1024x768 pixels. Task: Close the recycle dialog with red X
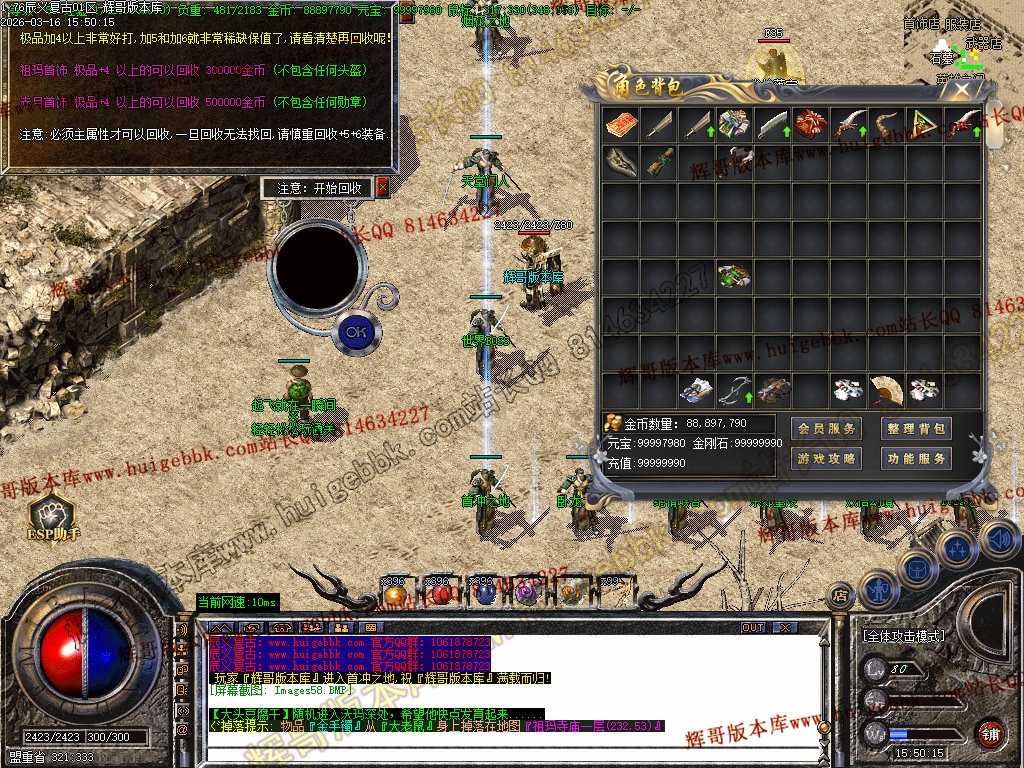382,187
